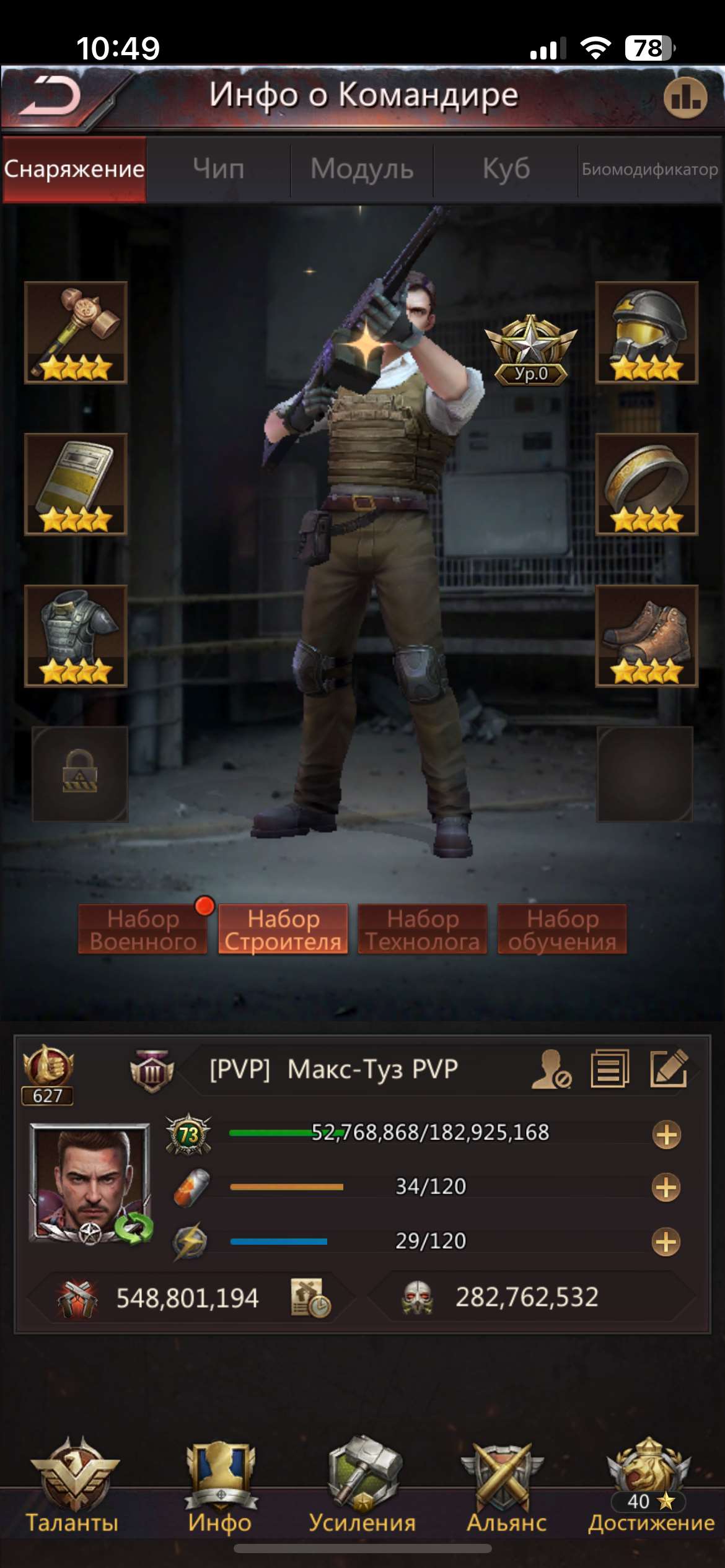Switch to the Чип tab
Screen dimensions: 725x1568
(218, 169)
